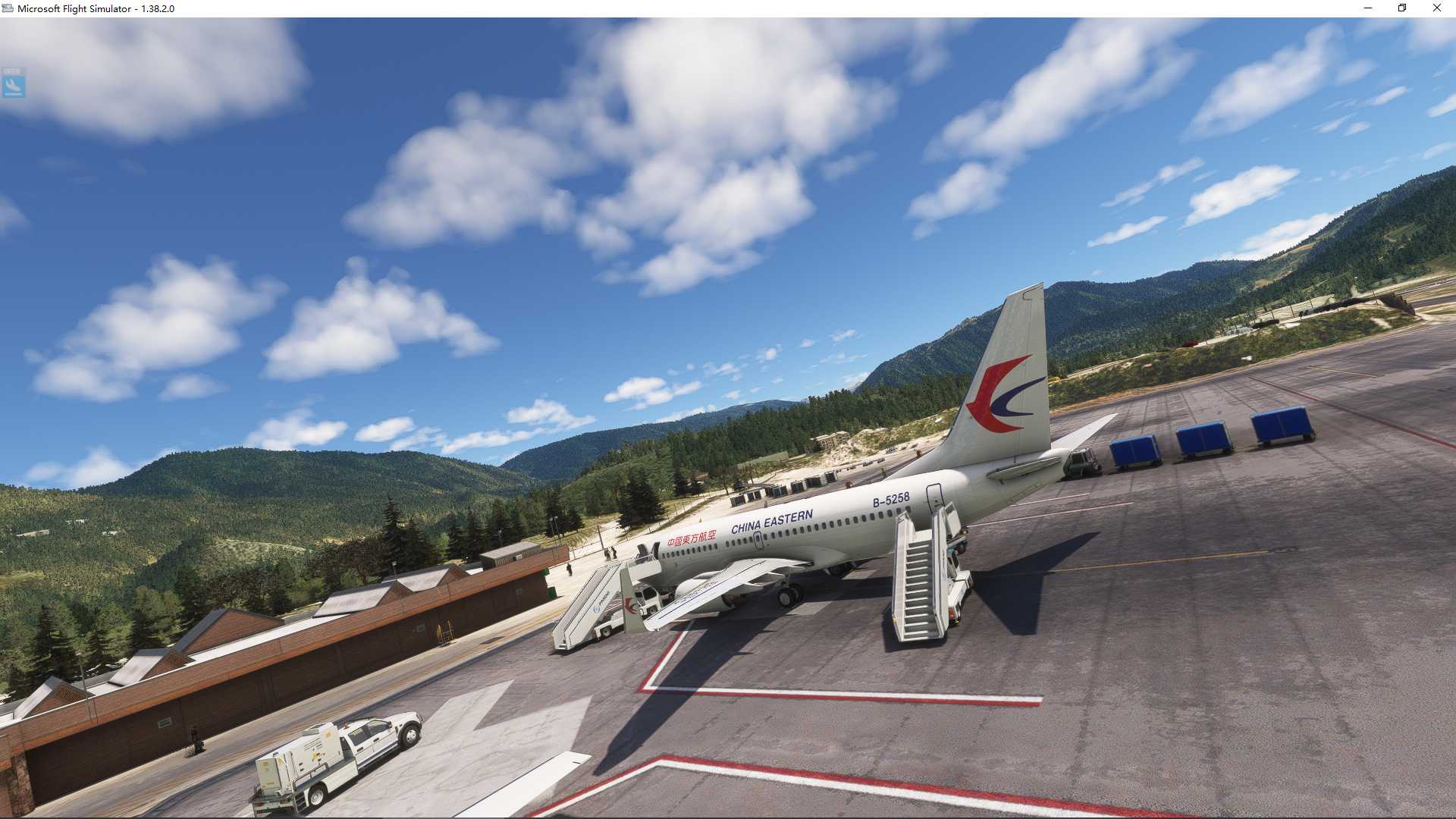Minimize the Flight Simulator window
1456x819 pixels.
1368,8
